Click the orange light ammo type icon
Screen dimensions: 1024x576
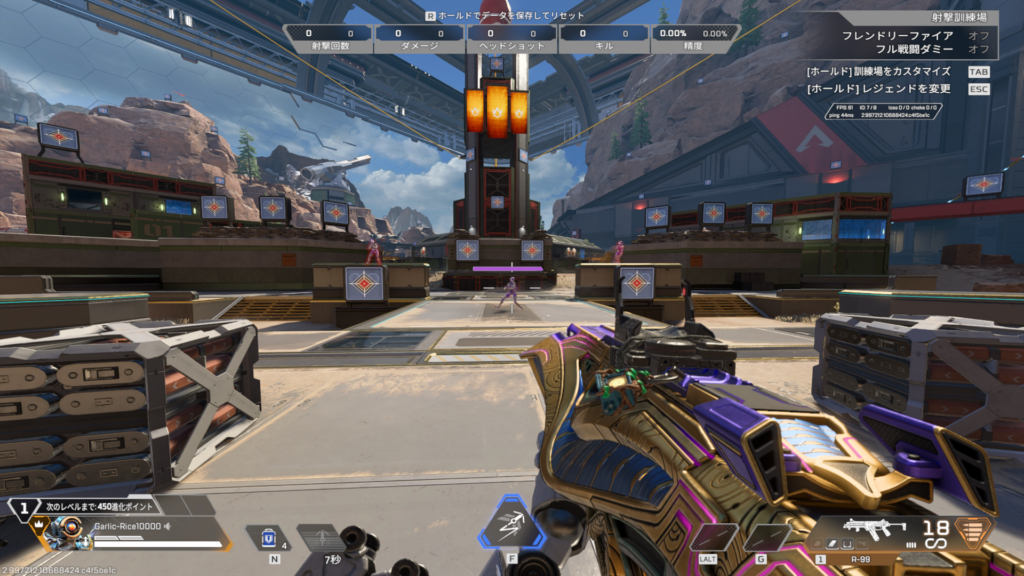969,532
